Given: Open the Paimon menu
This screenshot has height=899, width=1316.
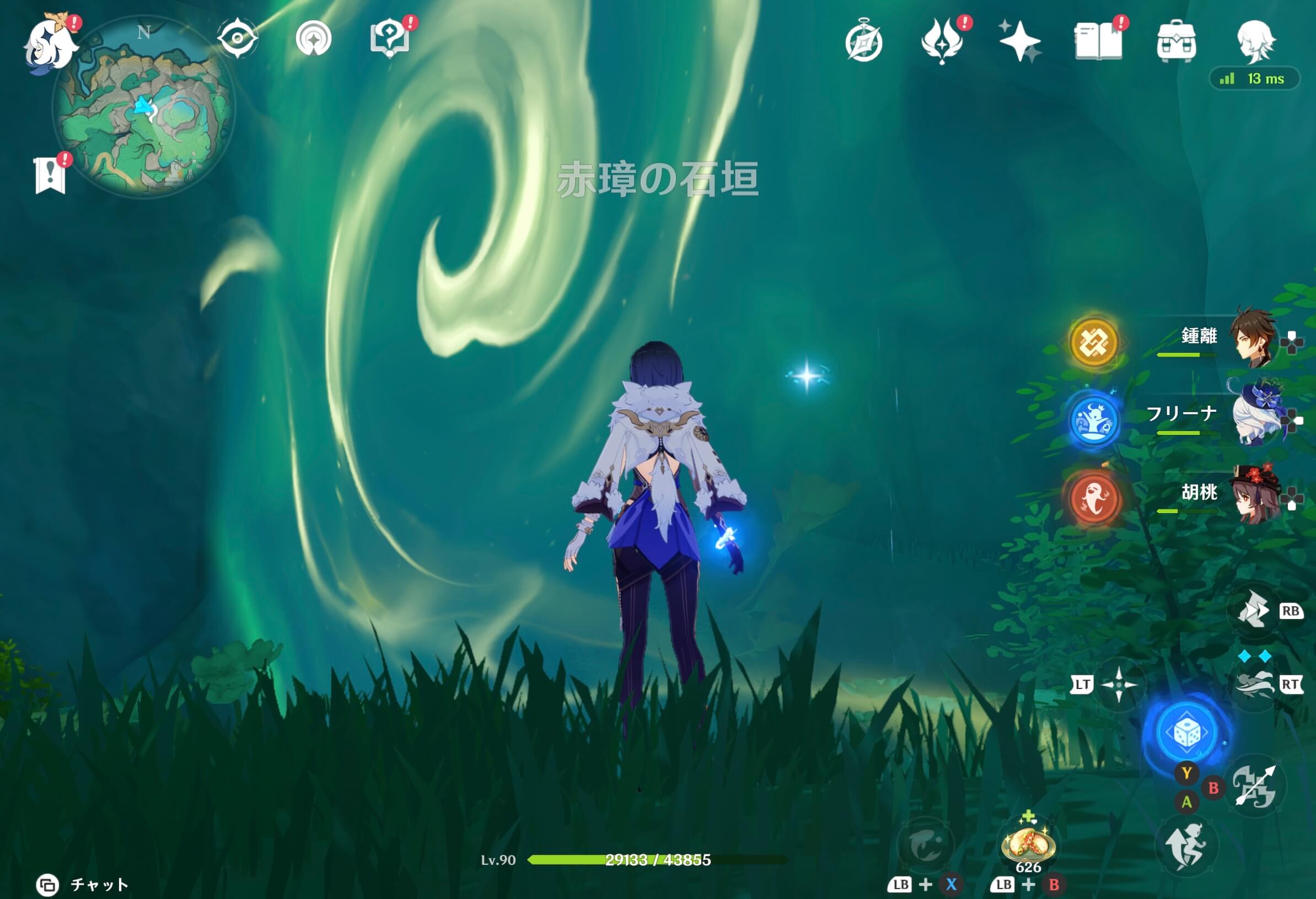Looking at the screenshot, I should tap(51, 42).
